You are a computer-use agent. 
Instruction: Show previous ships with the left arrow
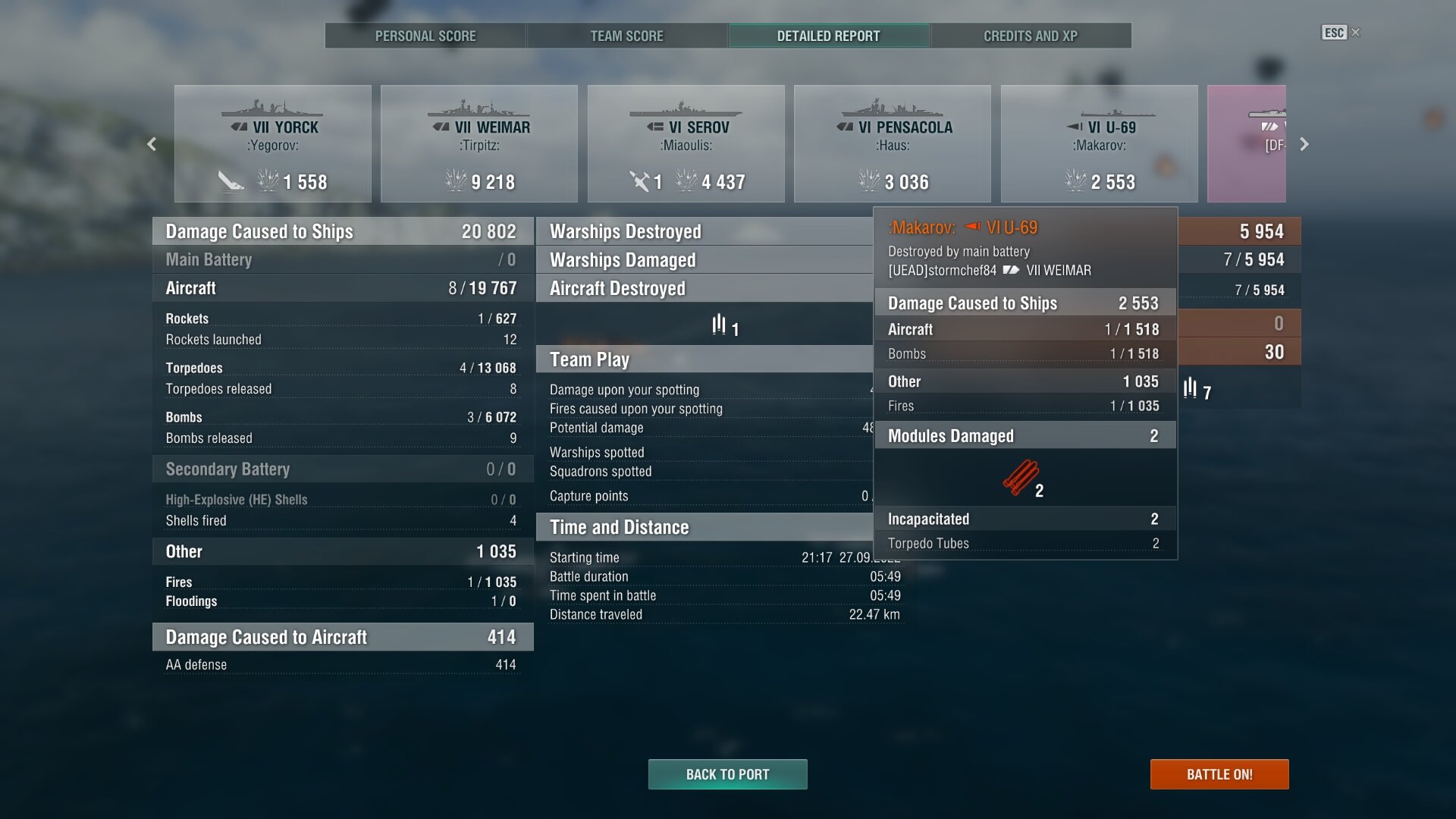(152, 144)
